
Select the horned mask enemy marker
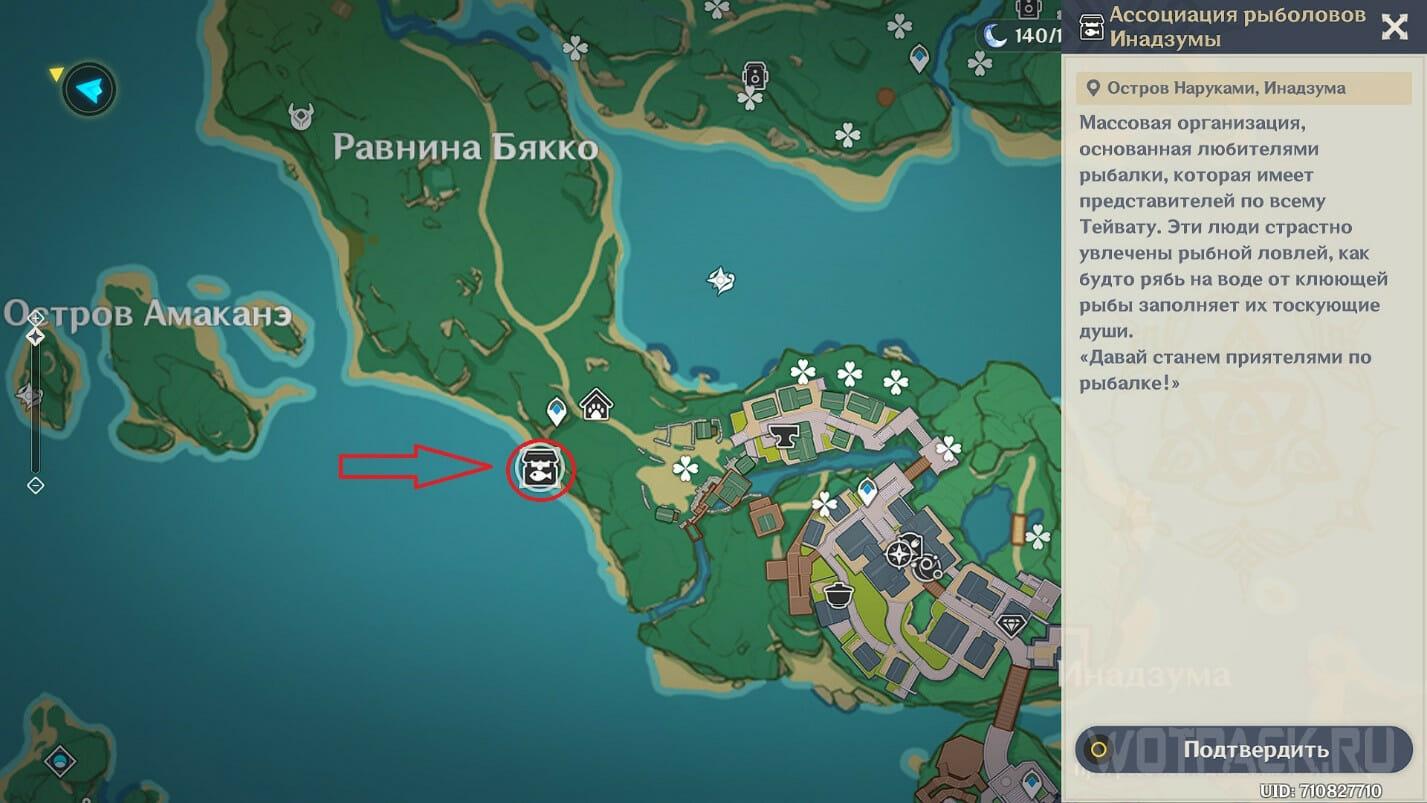click(x=301, y=117)
